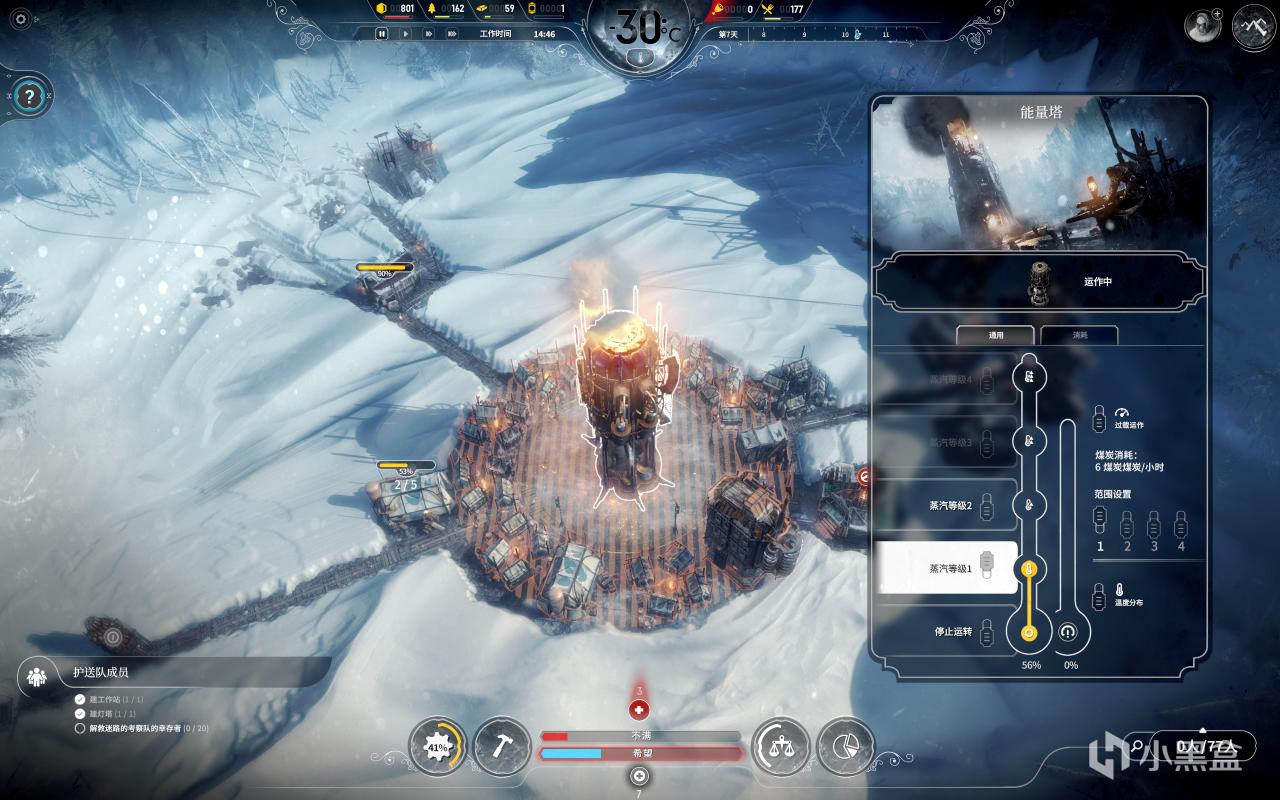Toggle the 温度分布 heat overlay switch
The width and height of the screenshot is (1280, 800).
(1100, 595)
